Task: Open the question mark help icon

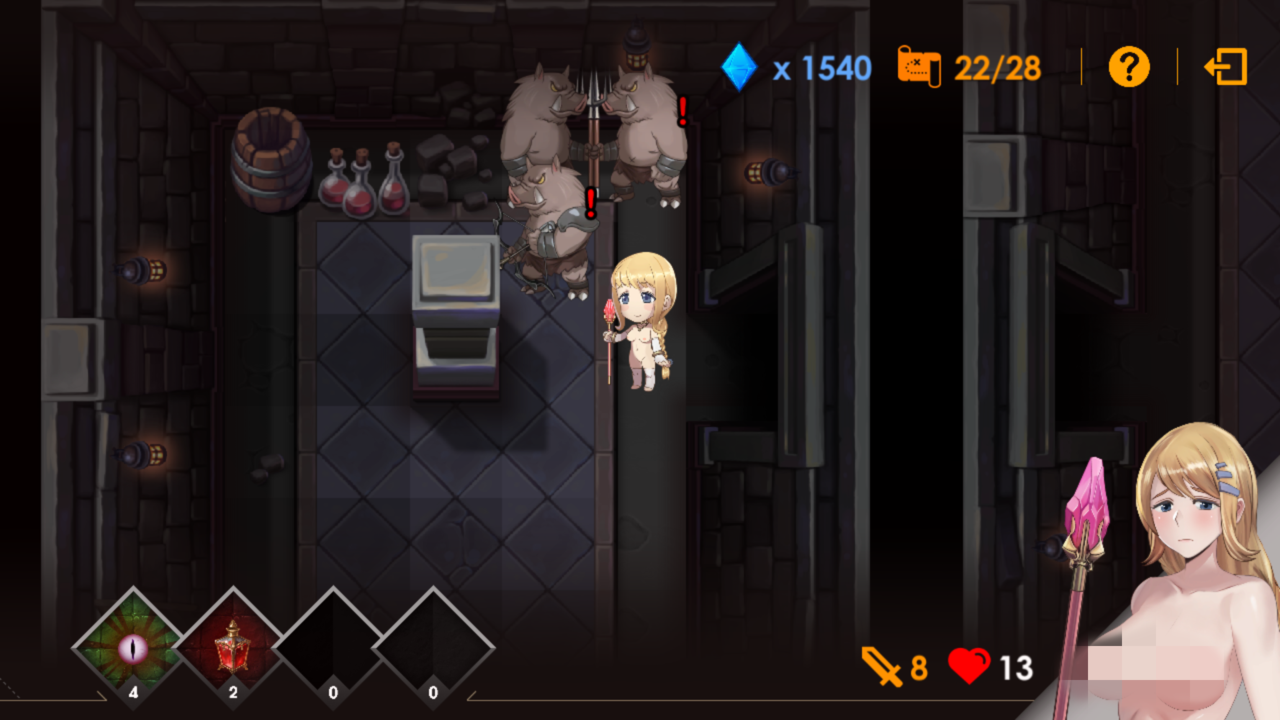Action: point(1129,68)
